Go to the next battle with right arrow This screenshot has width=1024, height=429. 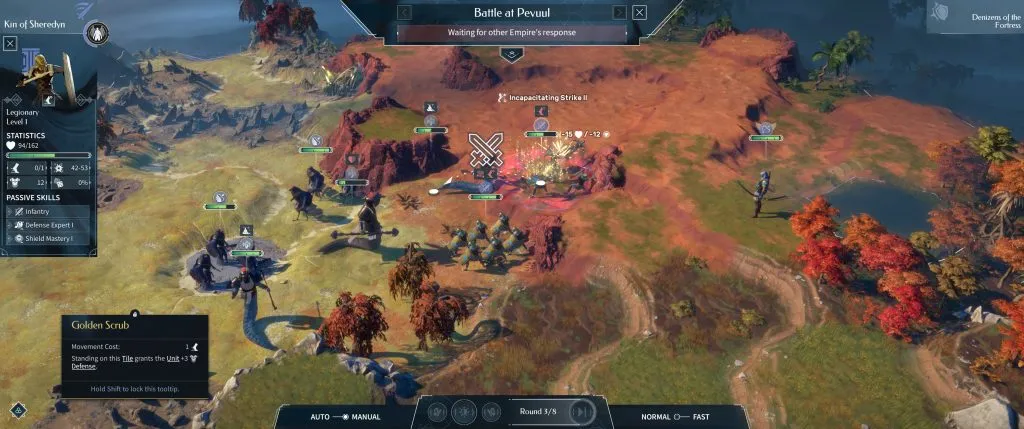point(620,12)
